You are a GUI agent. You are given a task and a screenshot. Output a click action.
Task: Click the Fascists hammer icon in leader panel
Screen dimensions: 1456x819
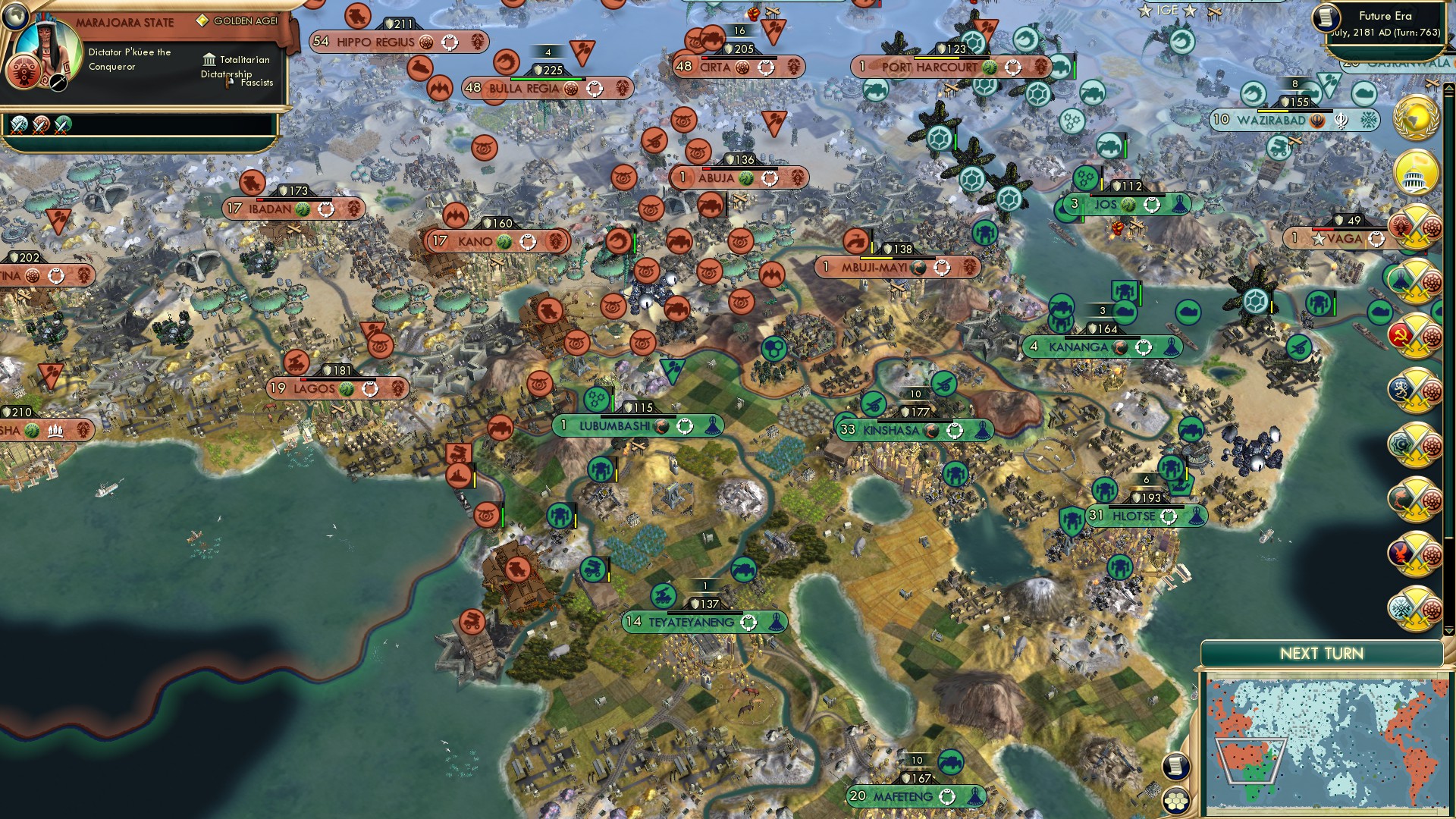pyautogui.click(x=227, y=81)
